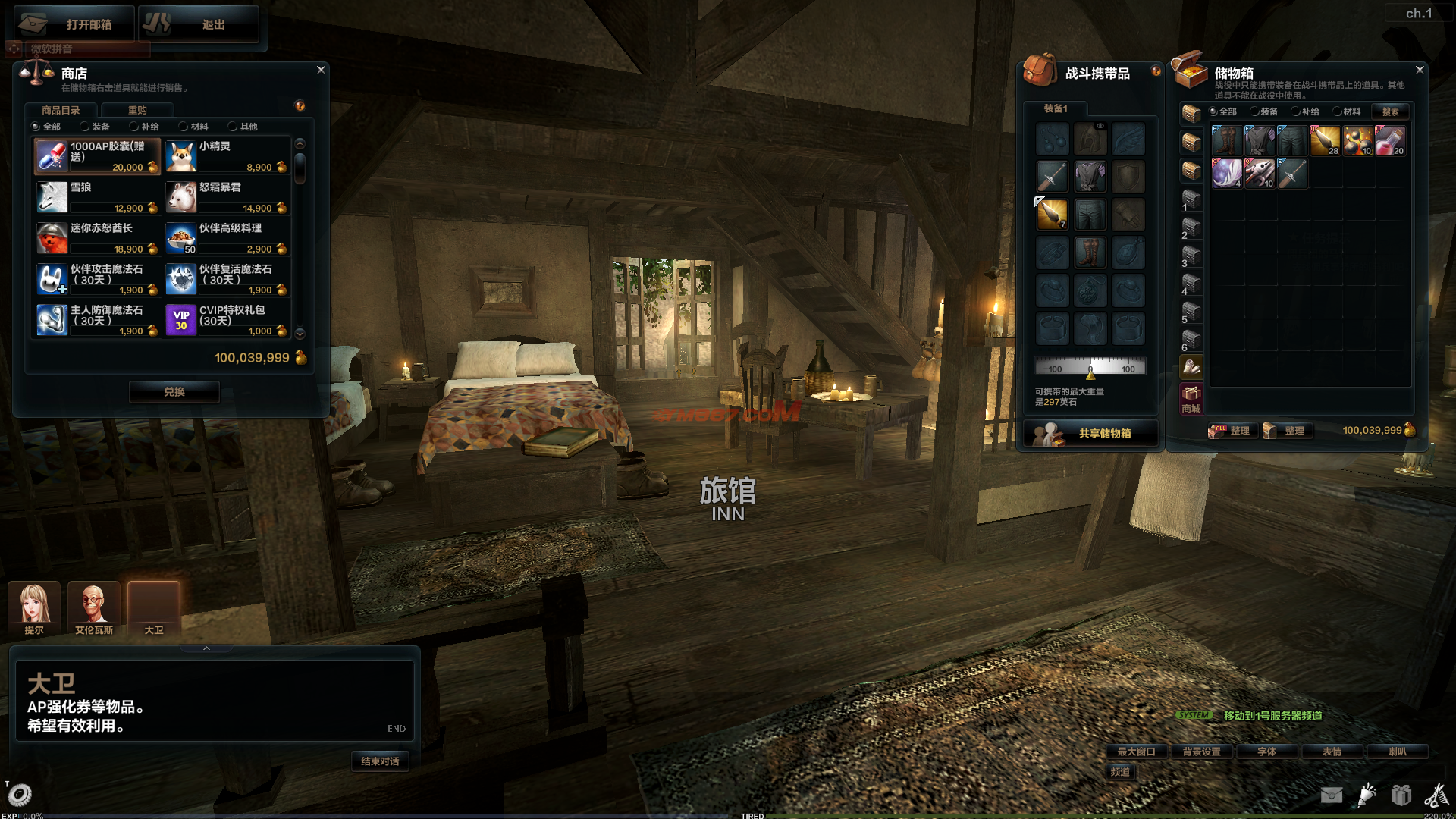Viewport: 1456px width, 819px height.
Task: Open the 商城 cash shop icon
Action: pos(1191,398)
